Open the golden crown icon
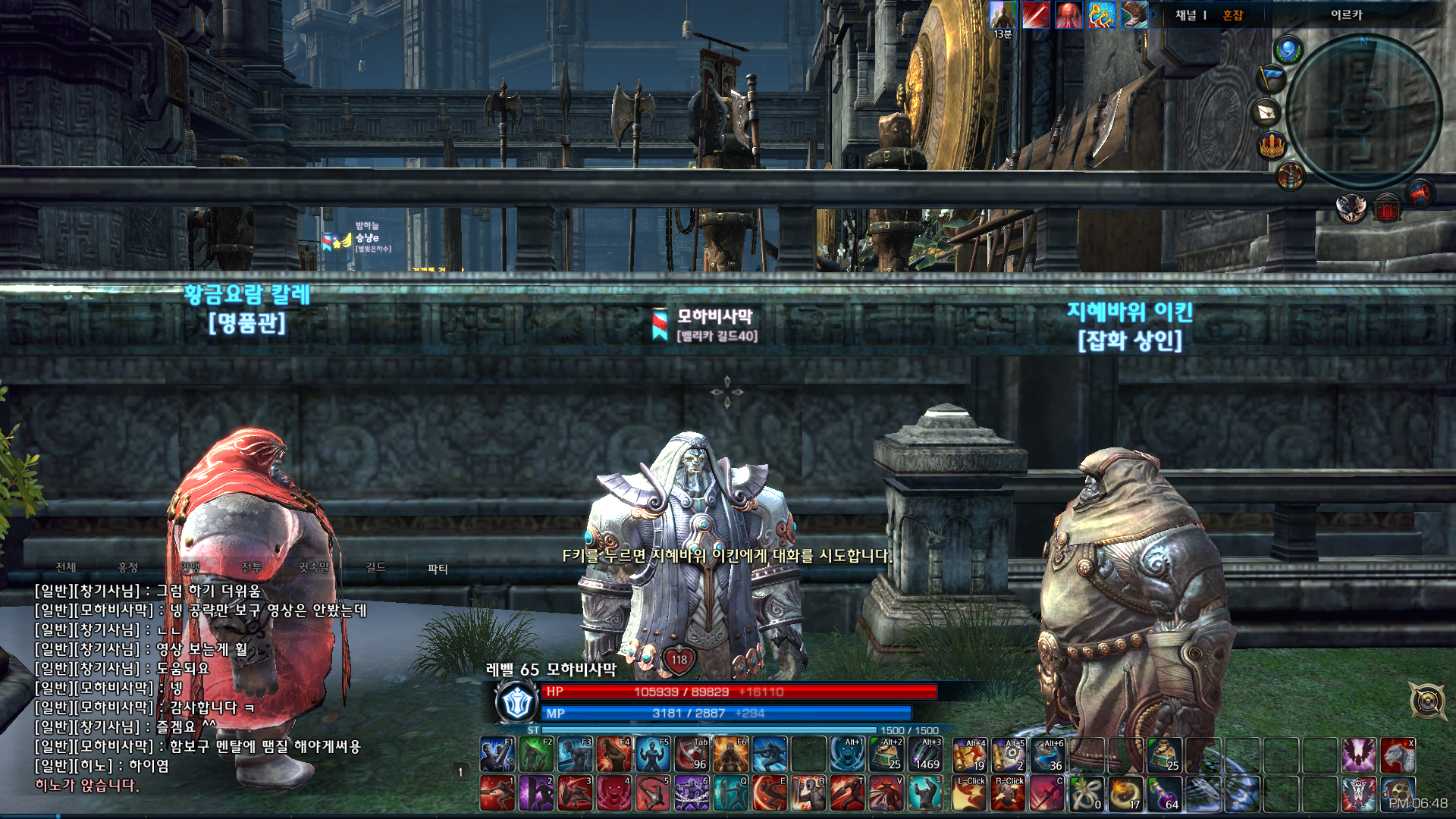Screen dimensions: 1456x819 pyautogui.click(x=1272, y=144)
